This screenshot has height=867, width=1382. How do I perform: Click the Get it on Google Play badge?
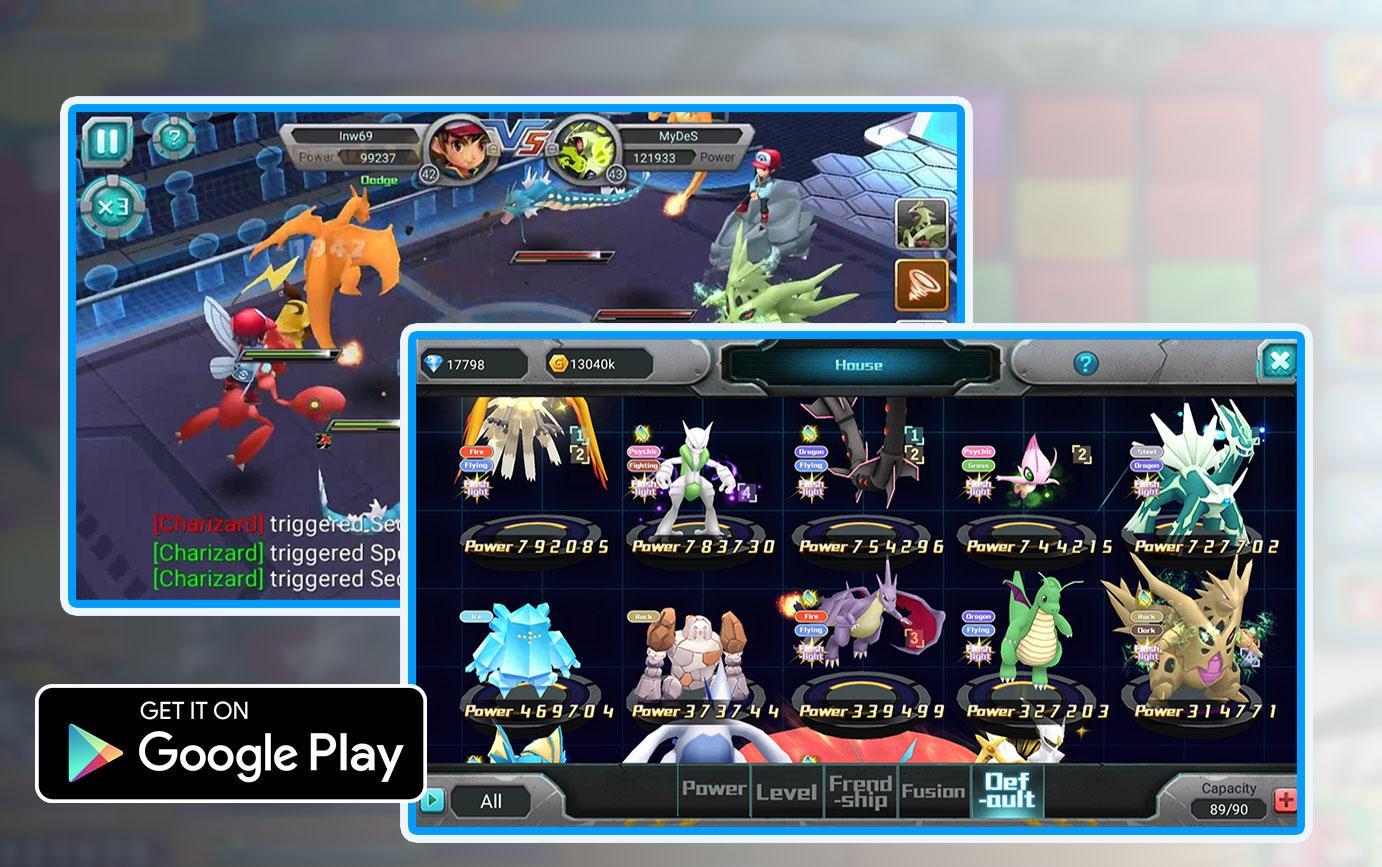coord(230,742)
